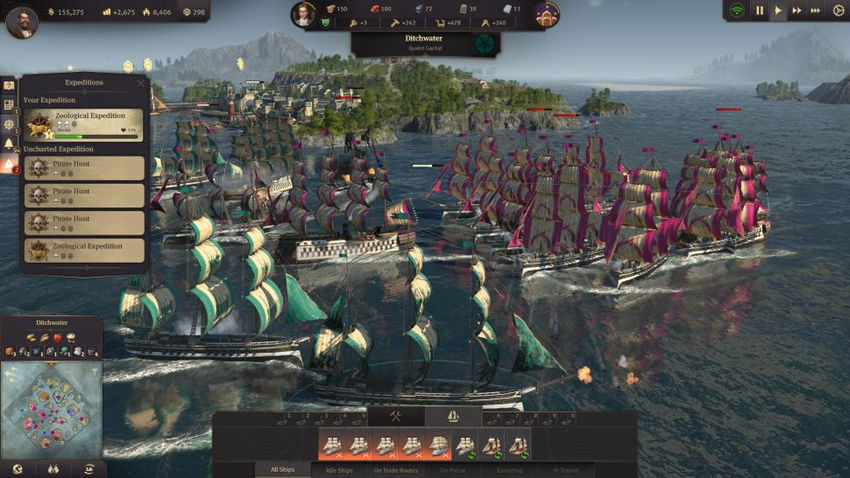Filter ships On Trade Routes

point(397,469)
